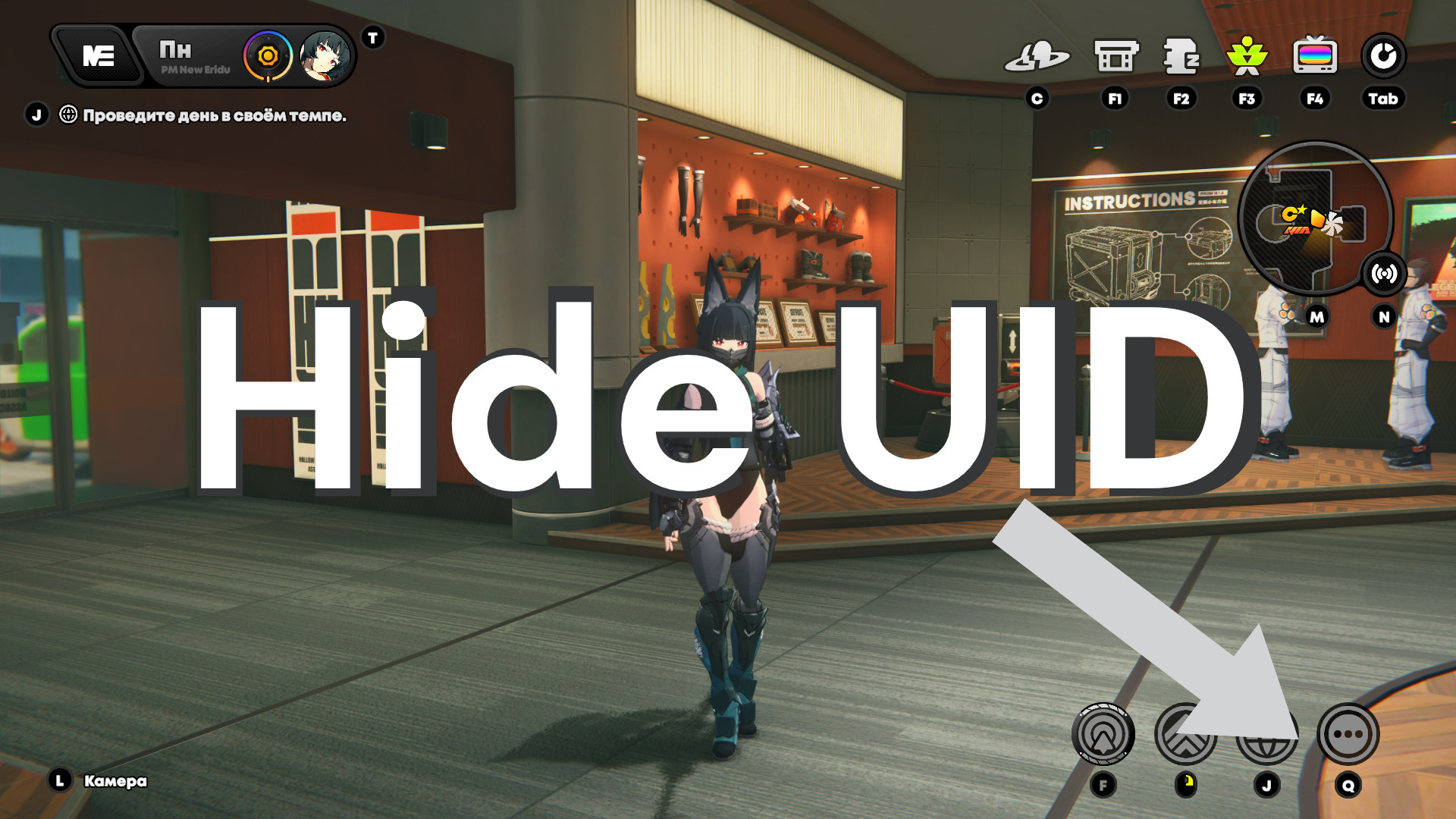This screenshot has height=819, width=1456.
Task: Open the store using the F1 printer icon
Action: pos(1114,55)
